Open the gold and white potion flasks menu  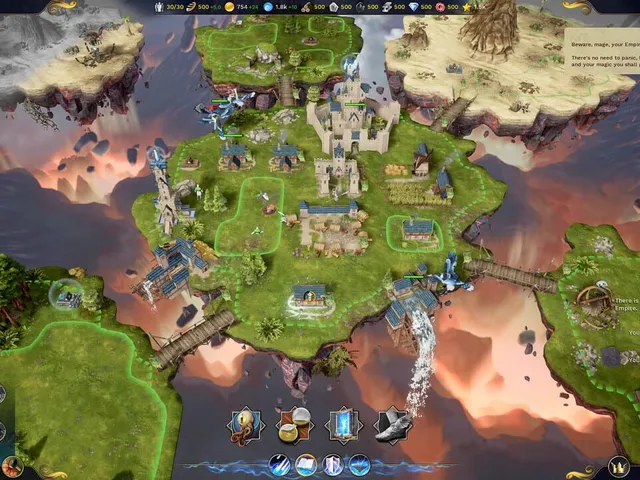point(294,424)
